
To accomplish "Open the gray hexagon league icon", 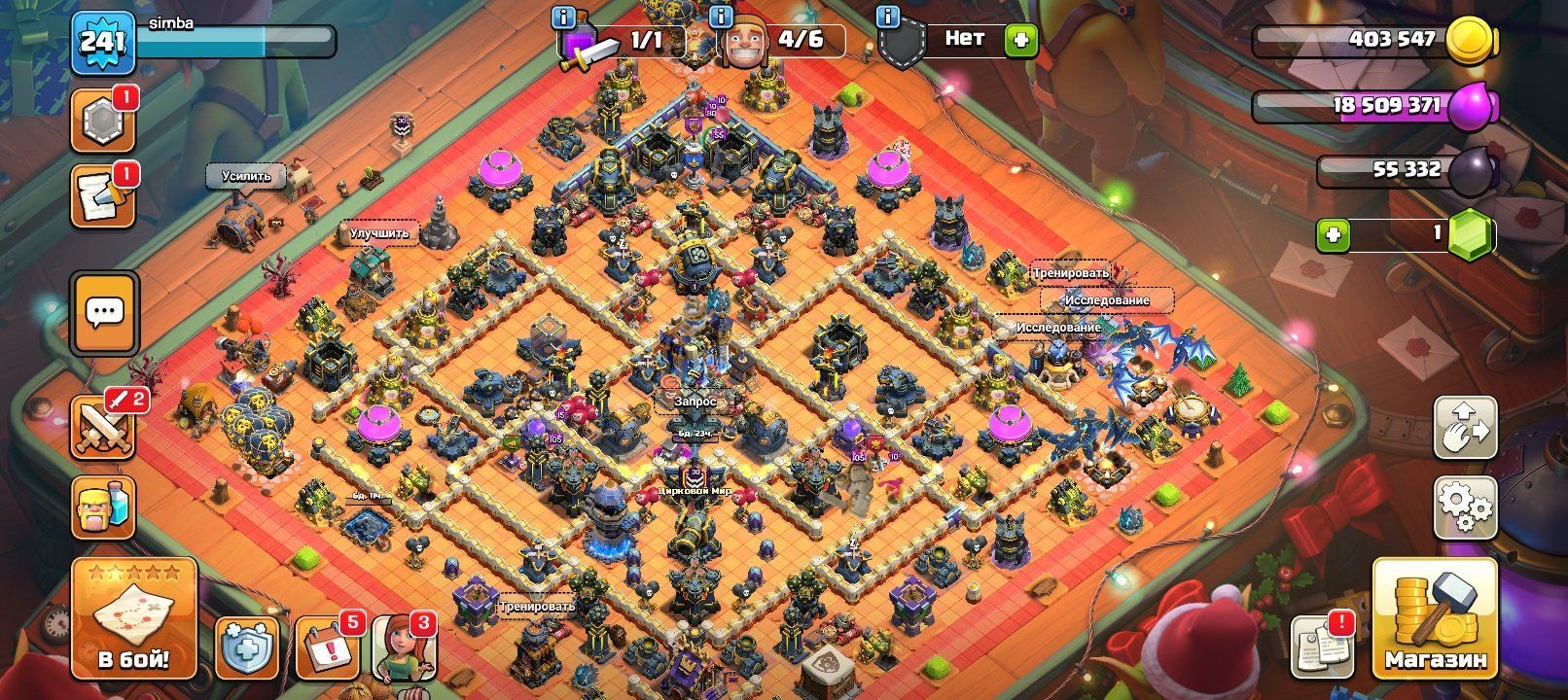I will [x=102, y=123].
